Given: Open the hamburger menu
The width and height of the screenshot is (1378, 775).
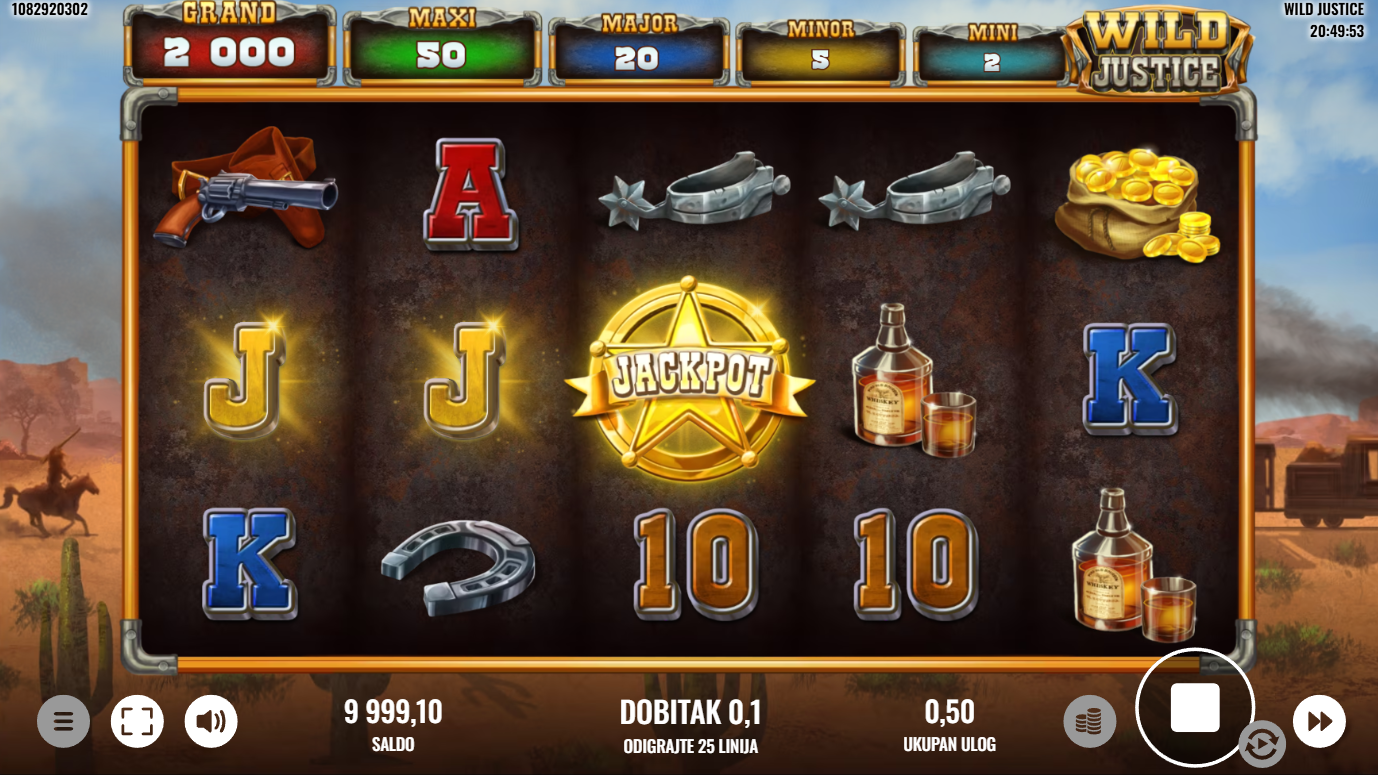Looking at the screenshot, I should [x=63, y=721].
